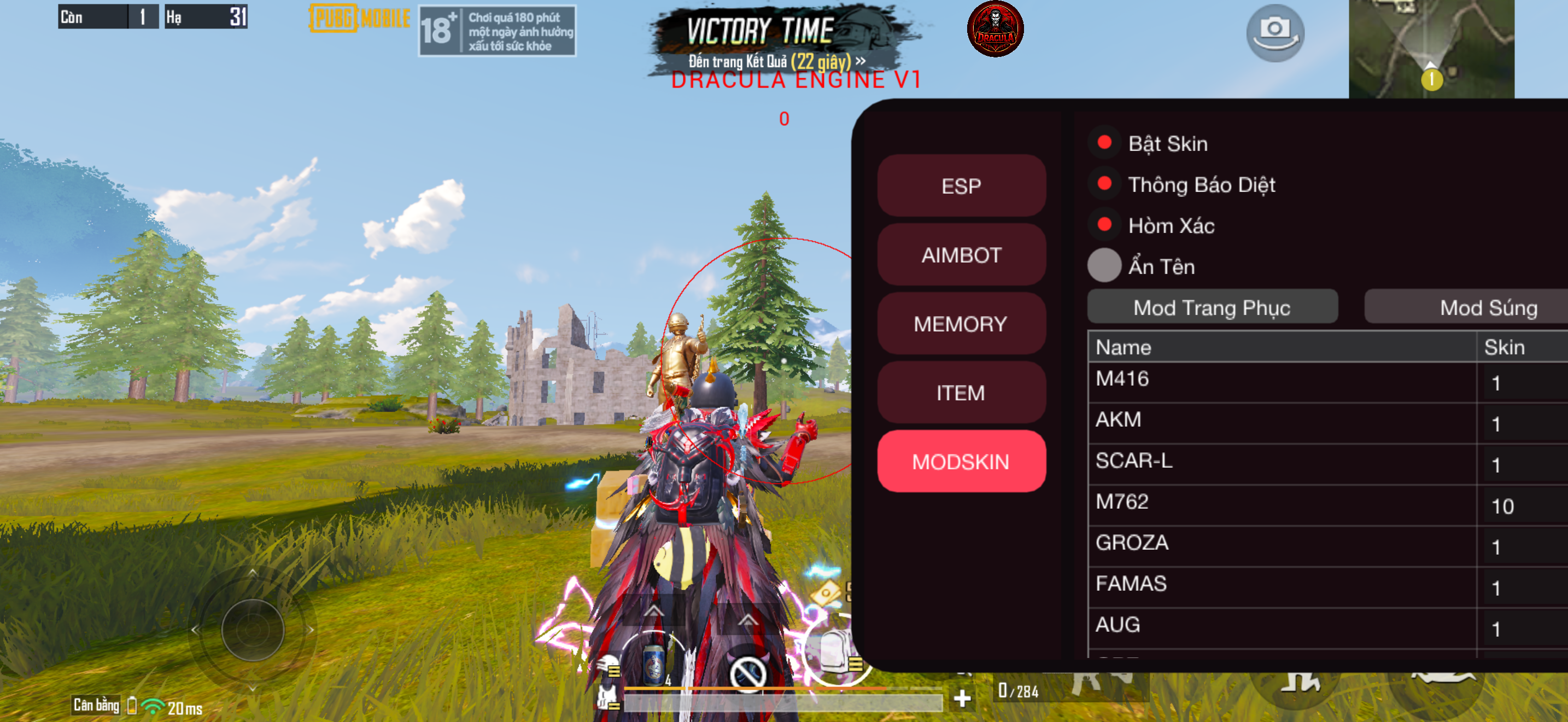
Task: Toggle Thông Báo Diệt option
Action: pyautogui.click(x=1104, y=184)
